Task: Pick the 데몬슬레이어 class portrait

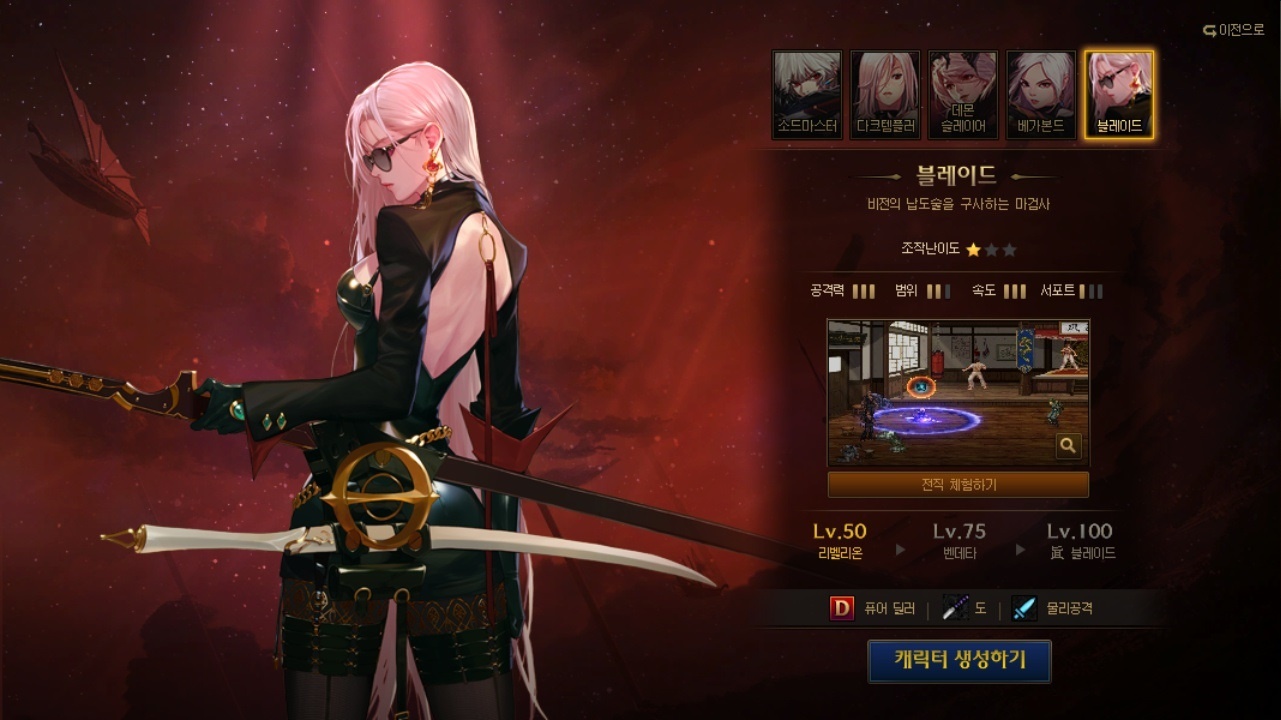Action: [963, 95]
